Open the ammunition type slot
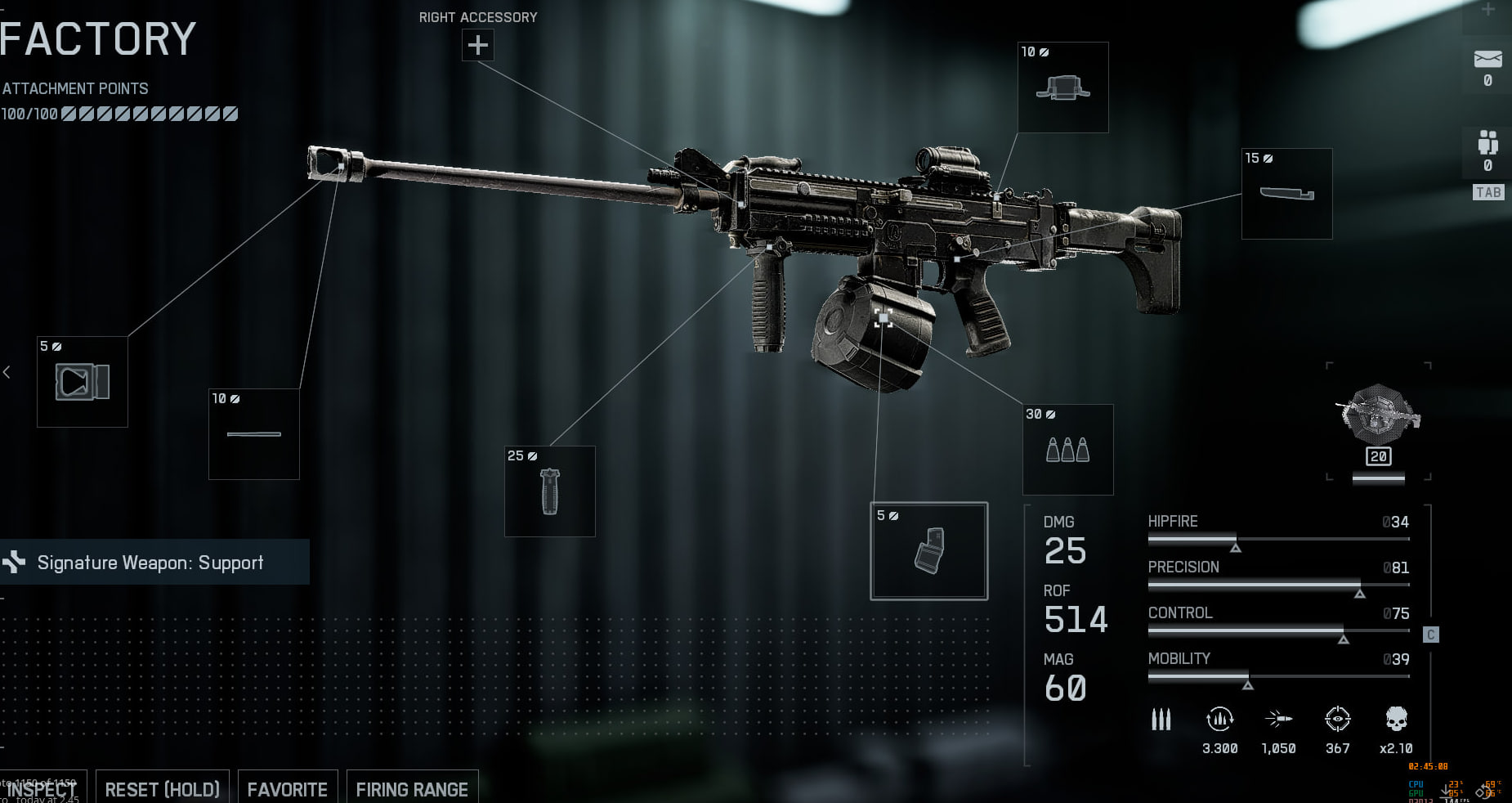The height and width of the screenshot is (803, 1512). pos(1068,450)
